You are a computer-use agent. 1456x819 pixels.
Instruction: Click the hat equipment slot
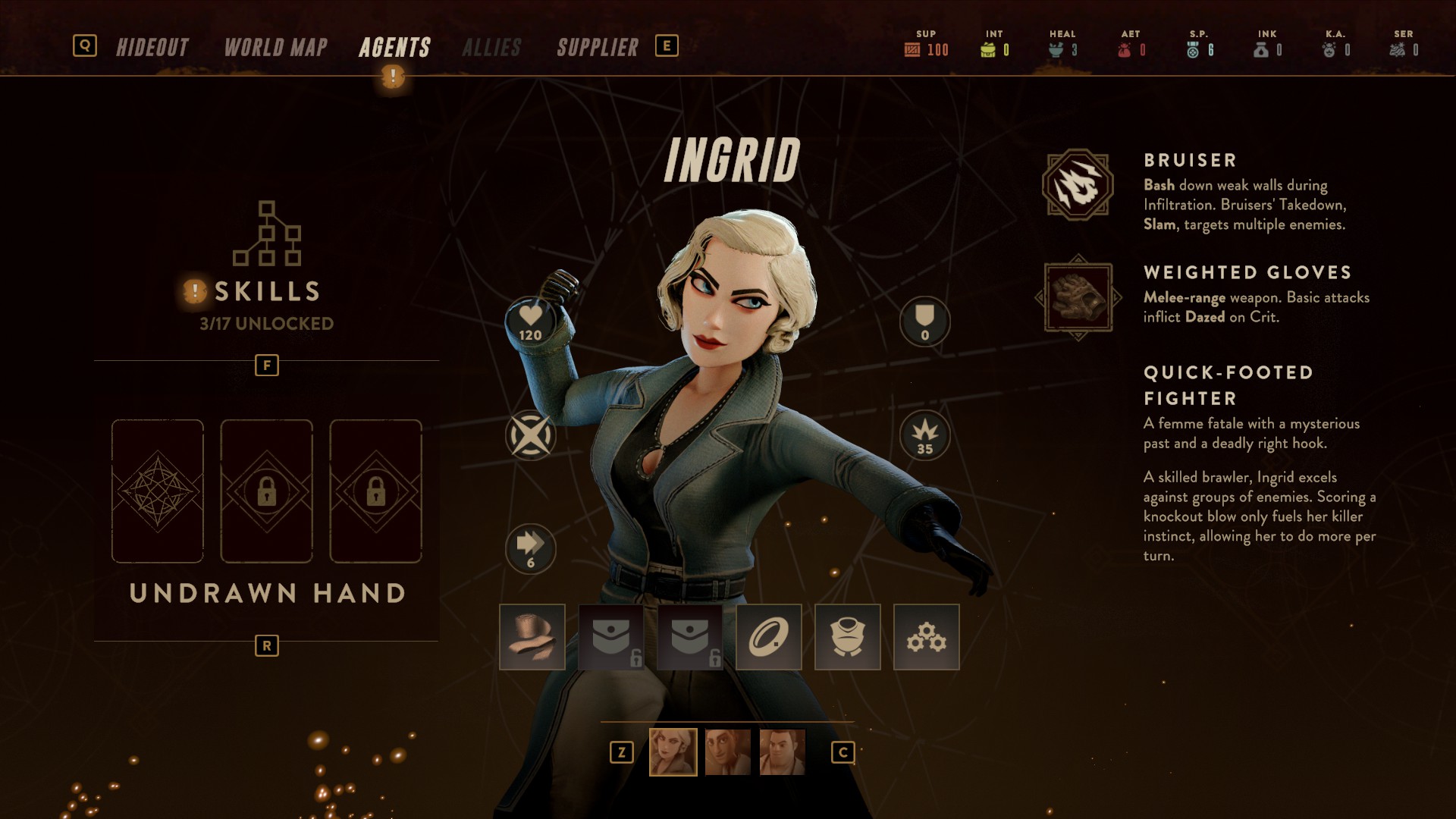click(532, 637)
